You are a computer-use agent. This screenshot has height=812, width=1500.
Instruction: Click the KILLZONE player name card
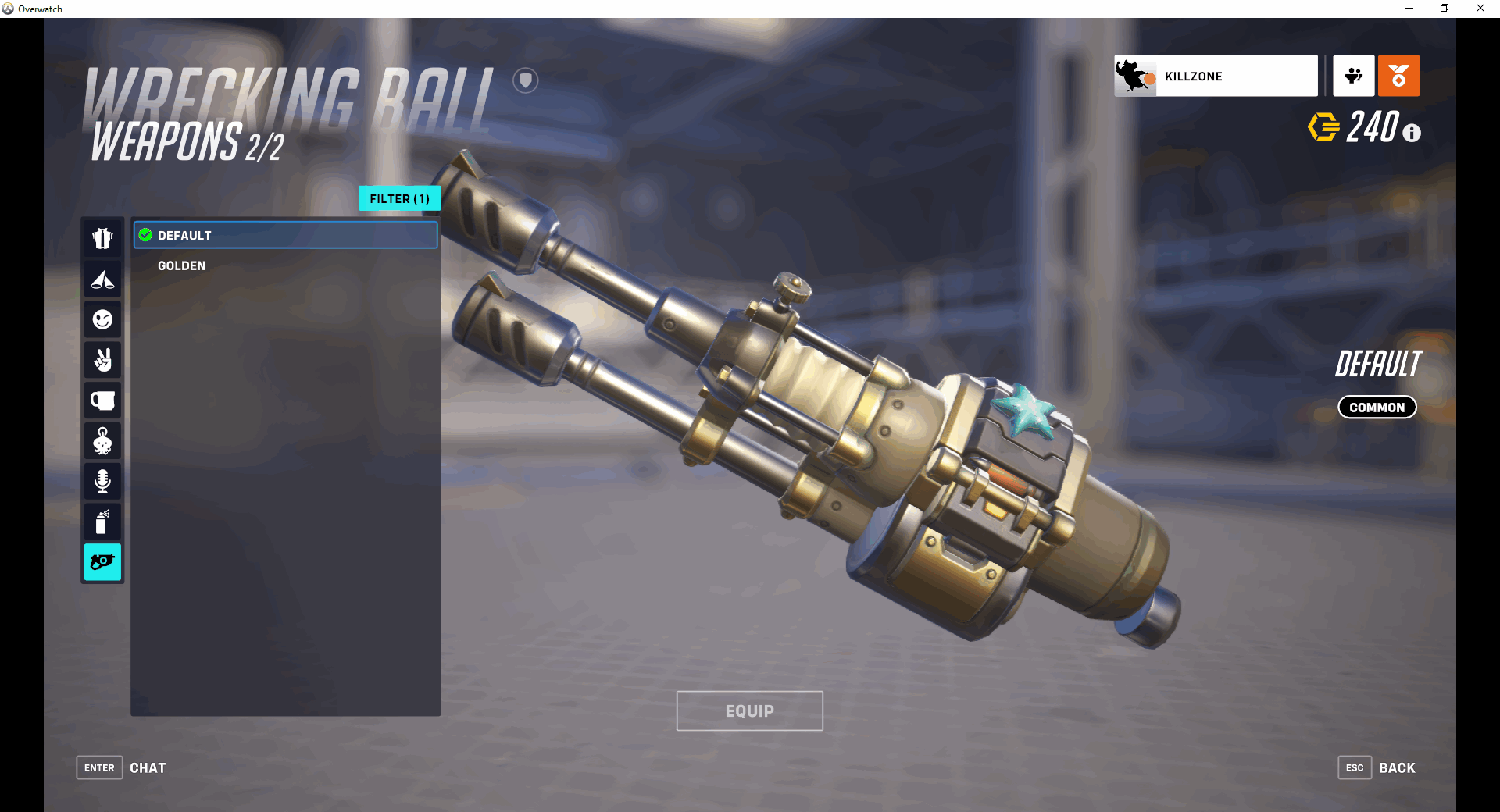coord(1215,76)
